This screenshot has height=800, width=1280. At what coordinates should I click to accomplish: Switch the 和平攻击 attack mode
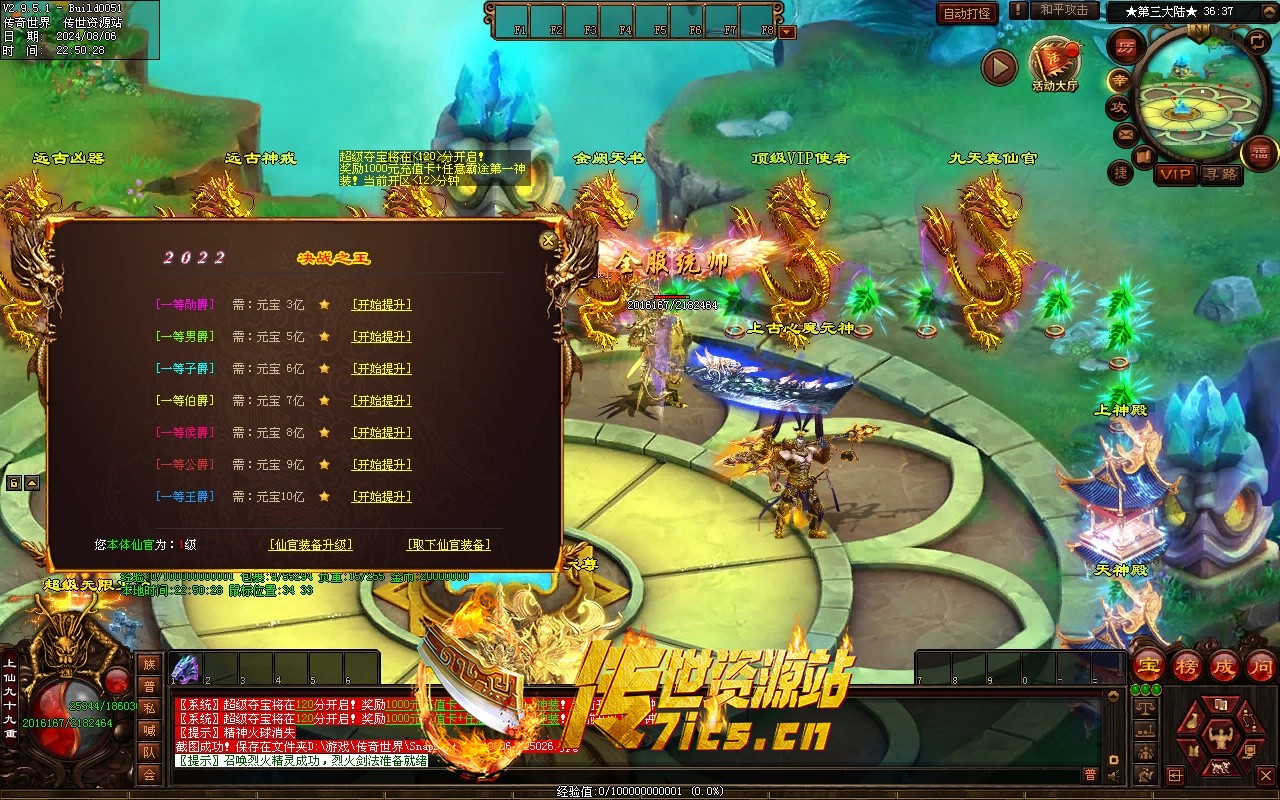pyautogui.click(x=1063, y=10)
